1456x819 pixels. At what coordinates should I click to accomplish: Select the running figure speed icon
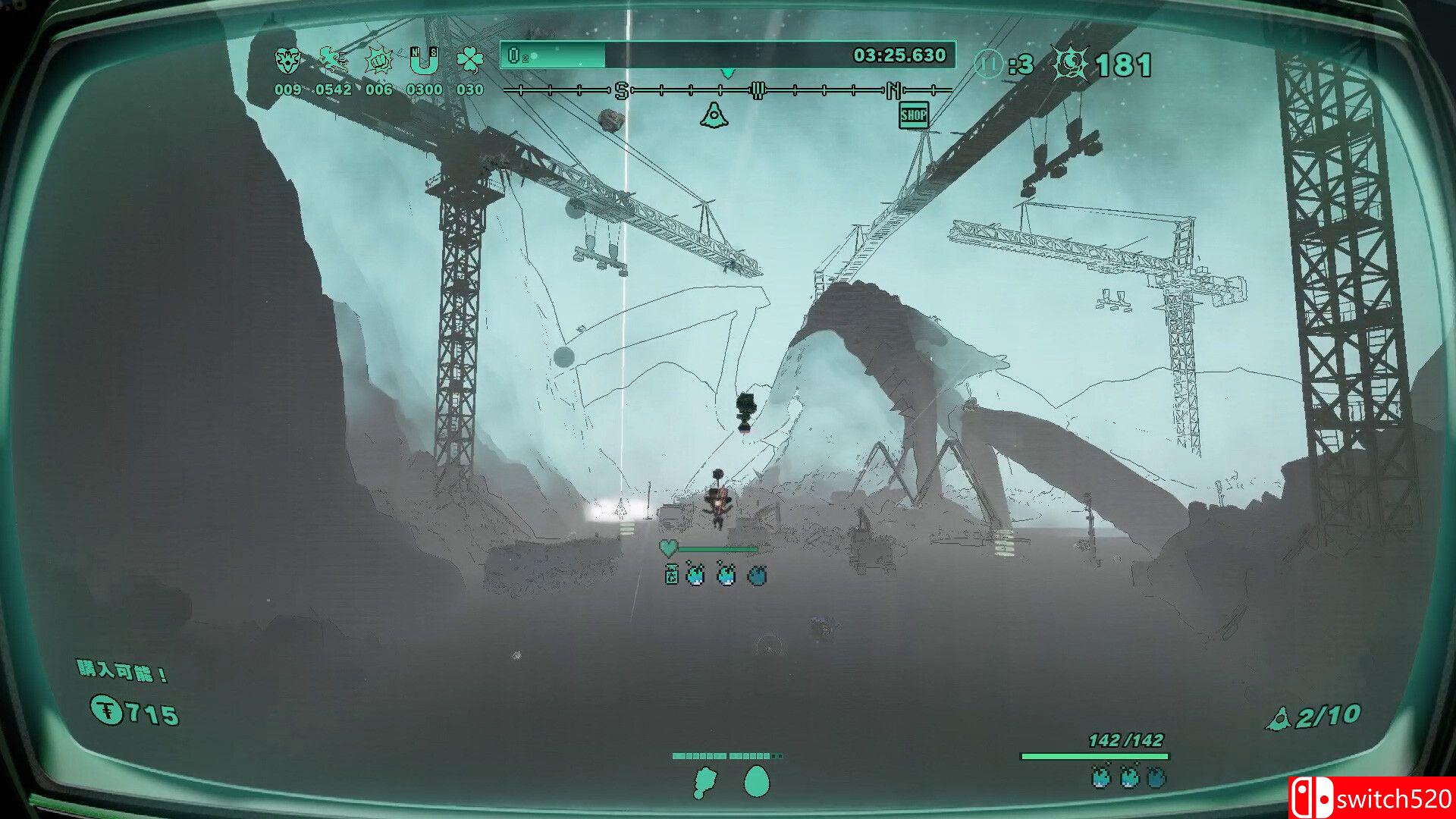(x=333, y=59)
